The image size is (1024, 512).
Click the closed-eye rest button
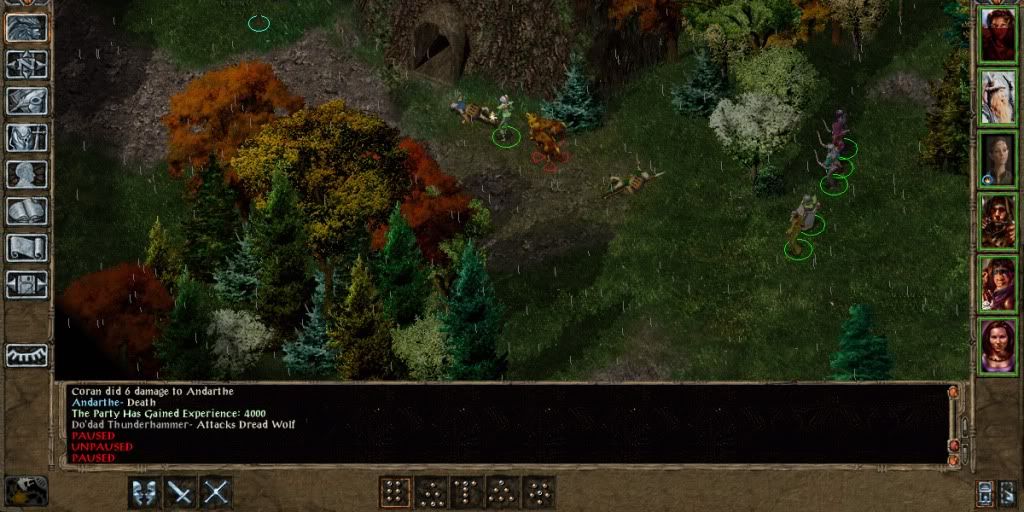(x=27, y=354)
